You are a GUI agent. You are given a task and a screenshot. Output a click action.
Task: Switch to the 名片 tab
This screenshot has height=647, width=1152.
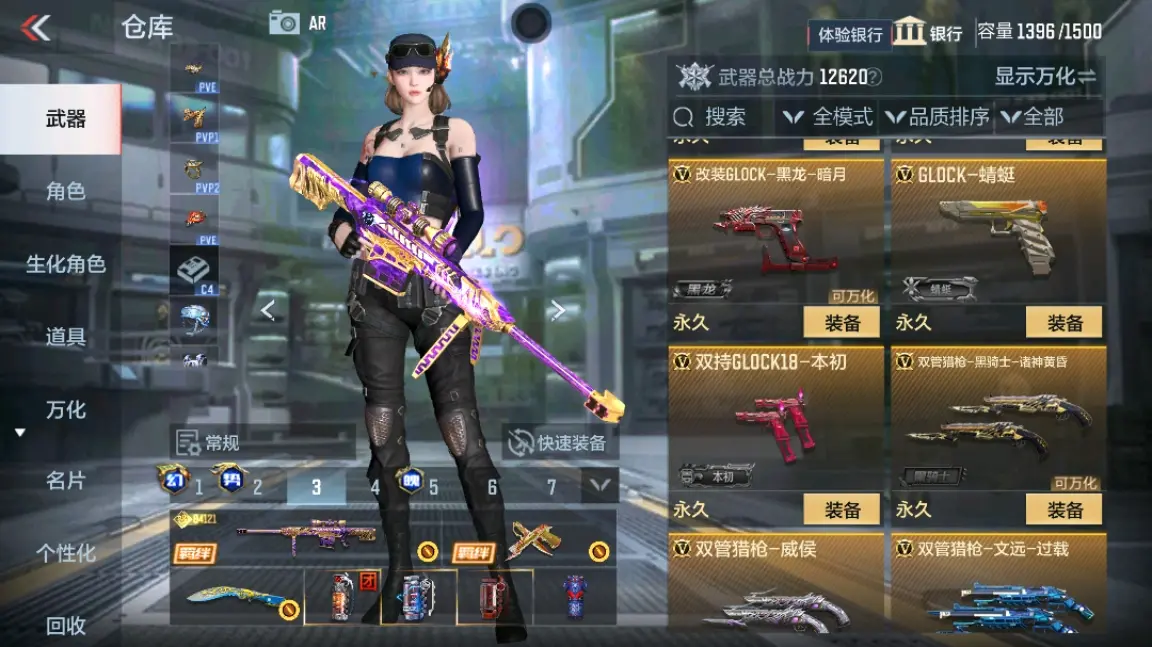64,481
